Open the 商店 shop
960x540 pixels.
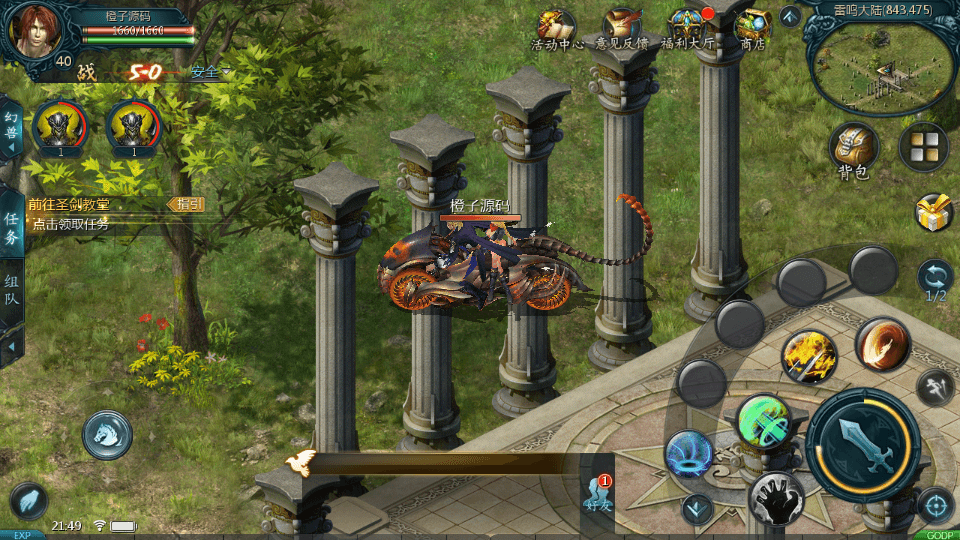(752, 28)
